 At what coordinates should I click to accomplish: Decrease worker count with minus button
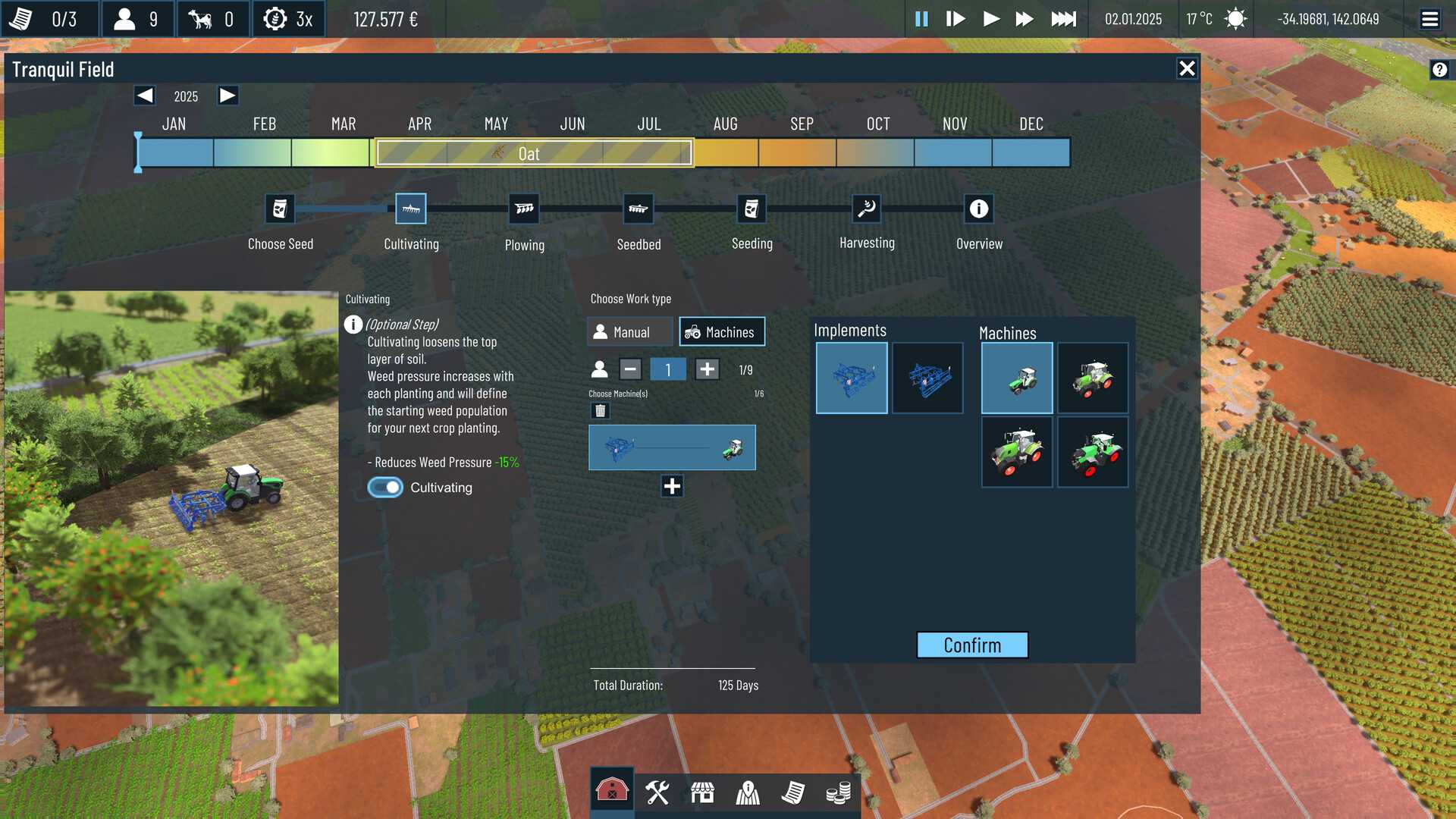click(630, 369)
